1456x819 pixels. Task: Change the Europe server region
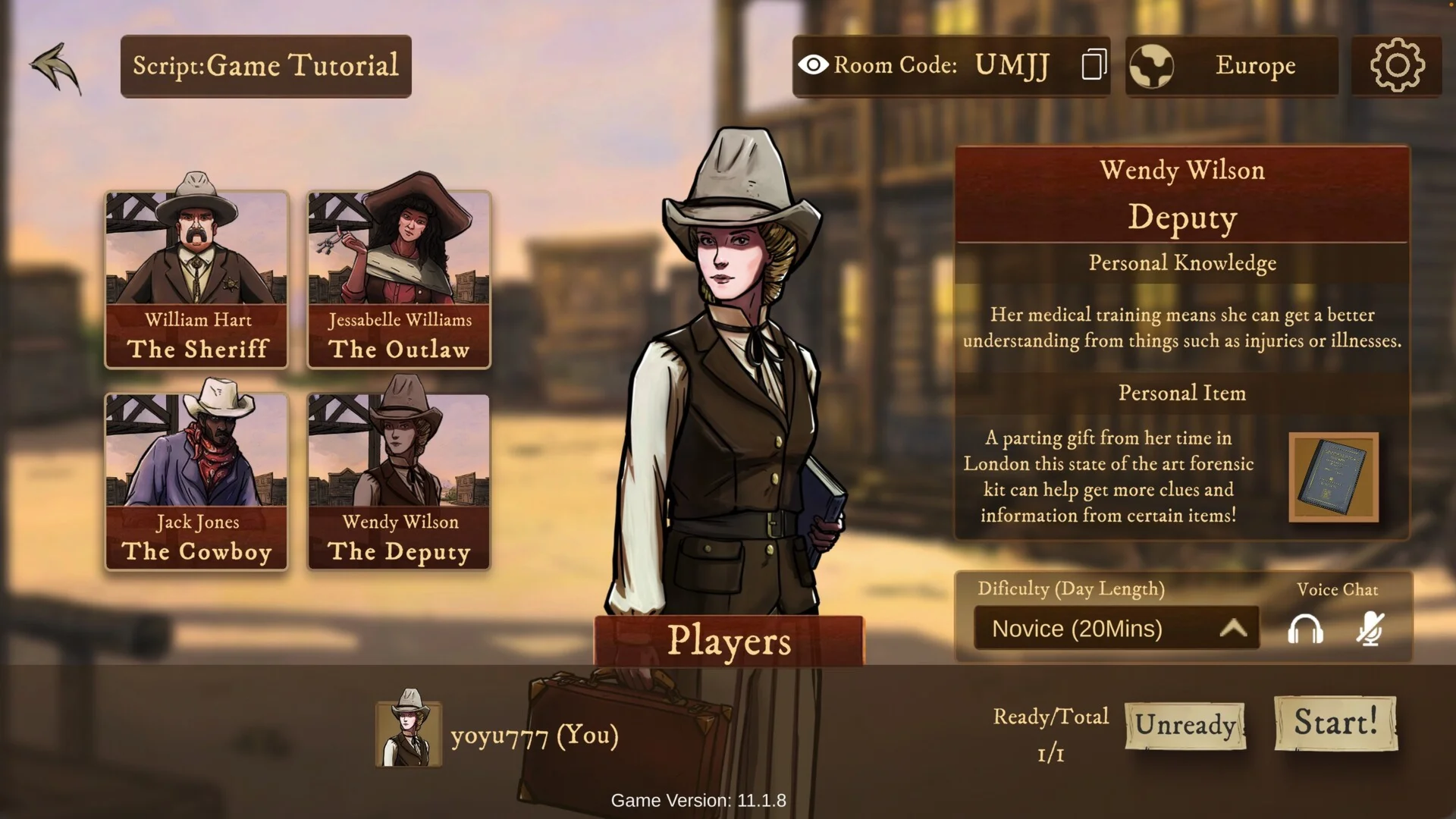click(1232, 66)
